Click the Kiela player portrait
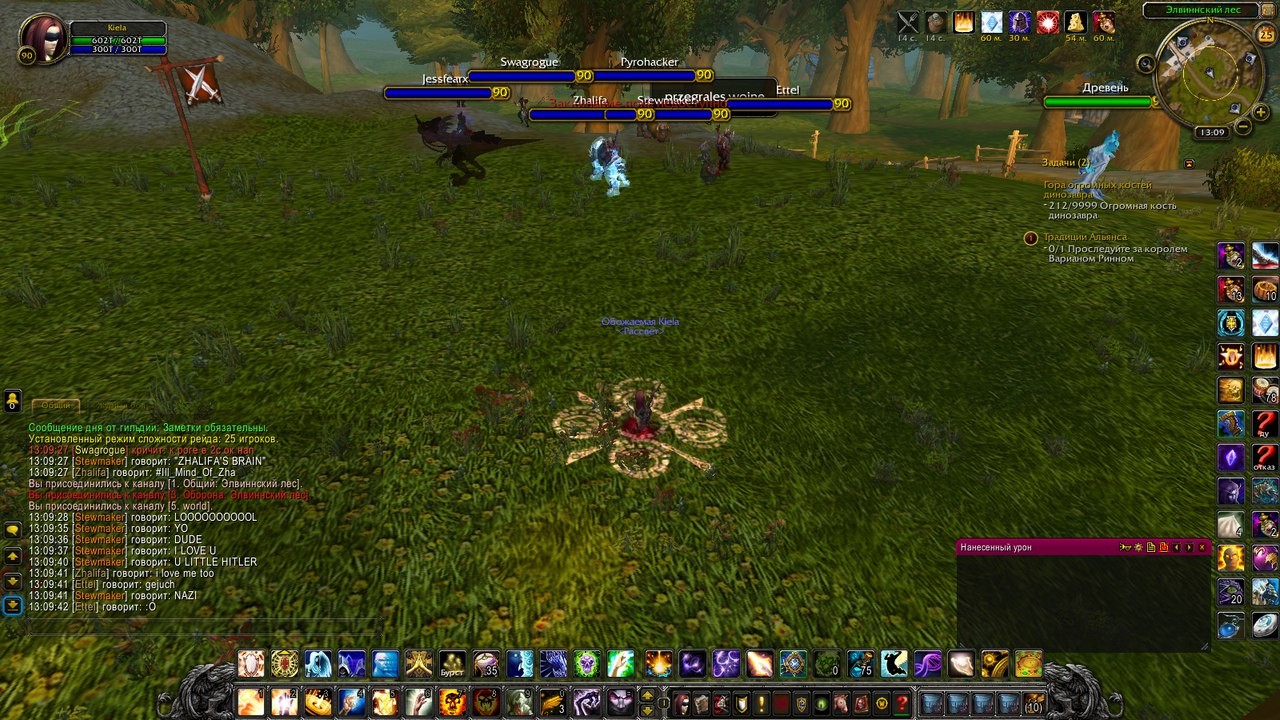1280x720 pixels. coord(42,37)
